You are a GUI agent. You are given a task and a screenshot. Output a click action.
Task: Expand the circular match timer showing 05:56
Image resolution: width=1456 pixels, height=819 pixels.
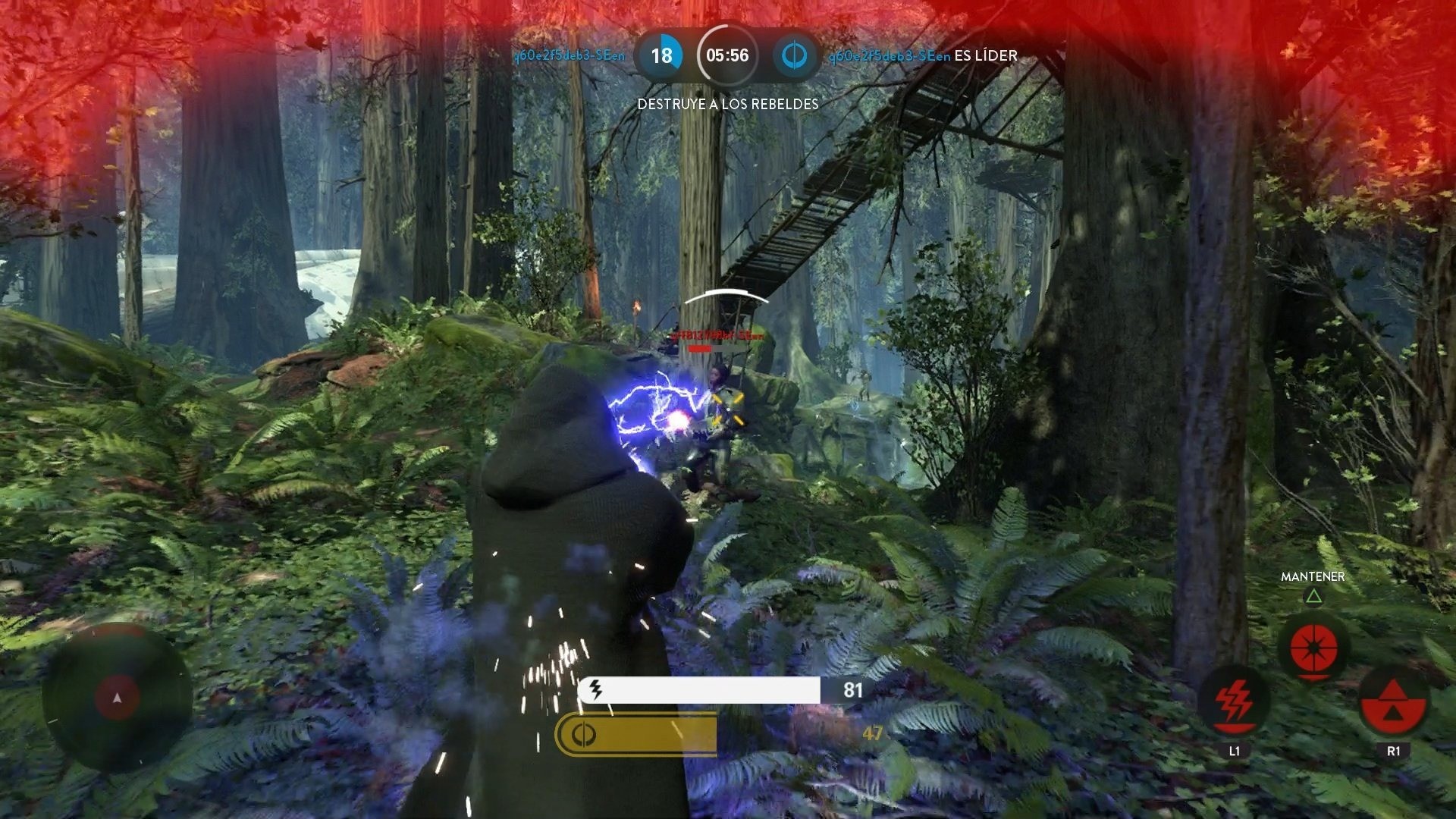tap(726, 55)
